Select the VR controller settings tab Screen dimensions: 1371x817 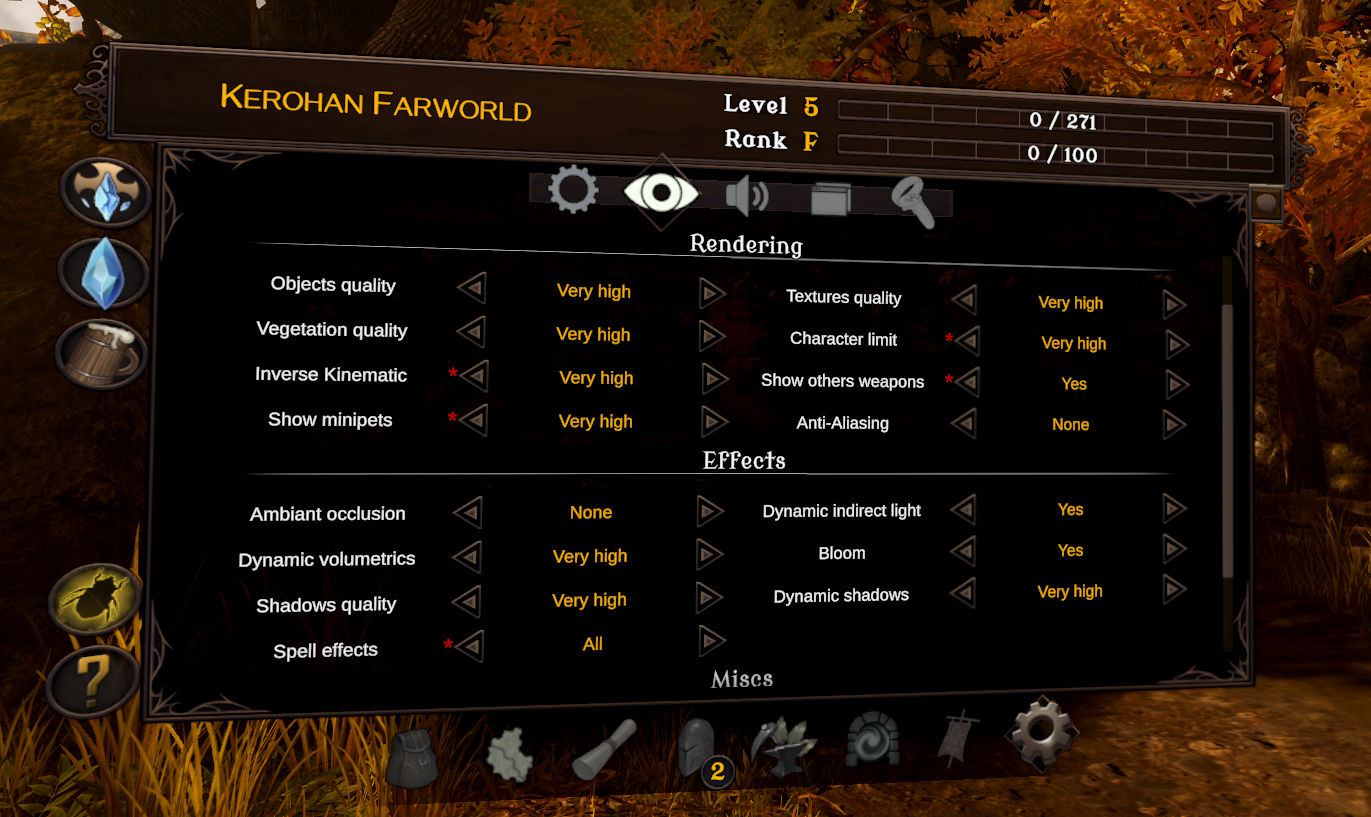coord(912,201)
